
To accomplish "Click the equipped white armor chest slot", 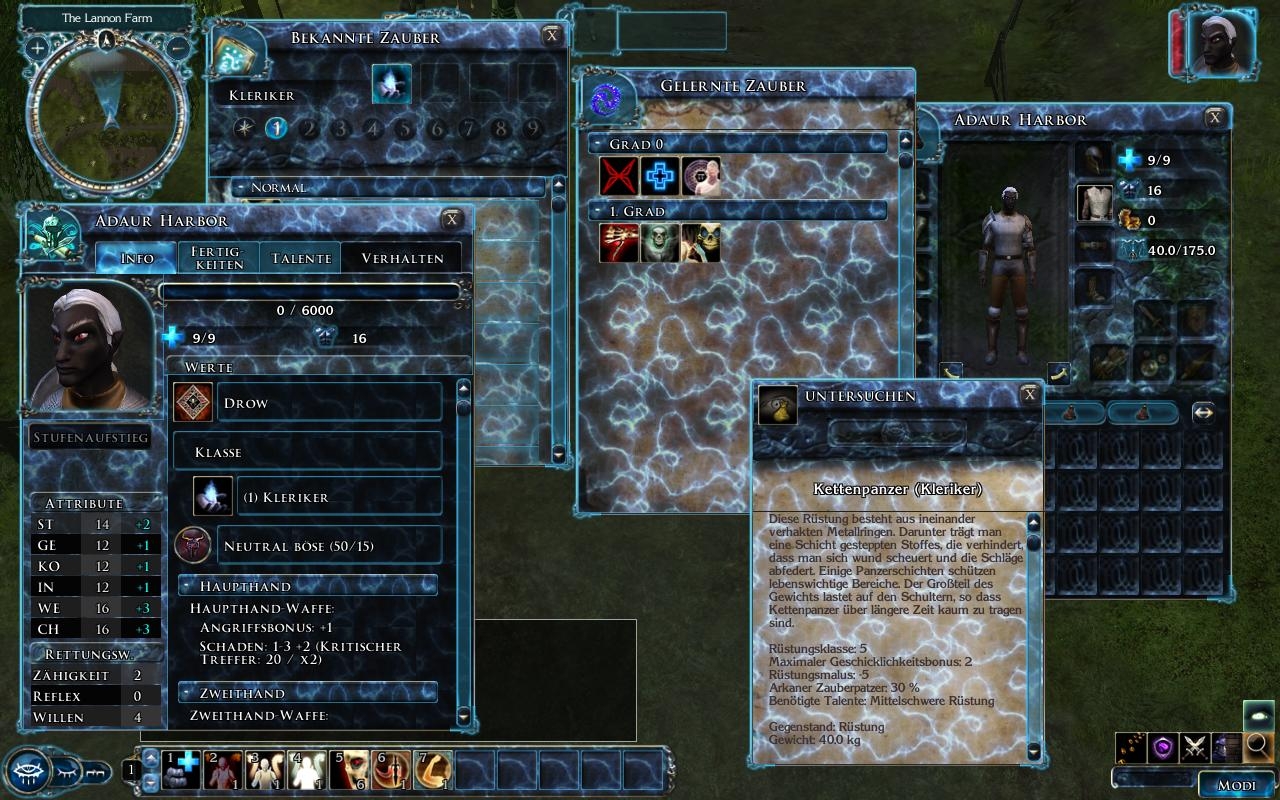I will pyautogui.click(x=1095, y=203).
